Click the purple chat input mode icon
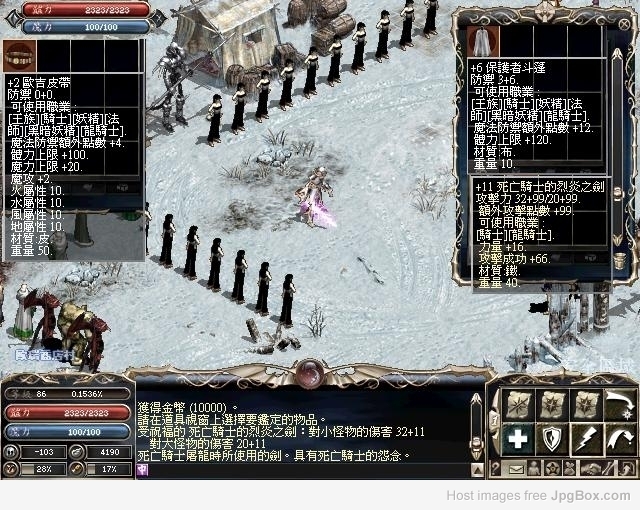 pyautogui.click(x=143, y=468)
